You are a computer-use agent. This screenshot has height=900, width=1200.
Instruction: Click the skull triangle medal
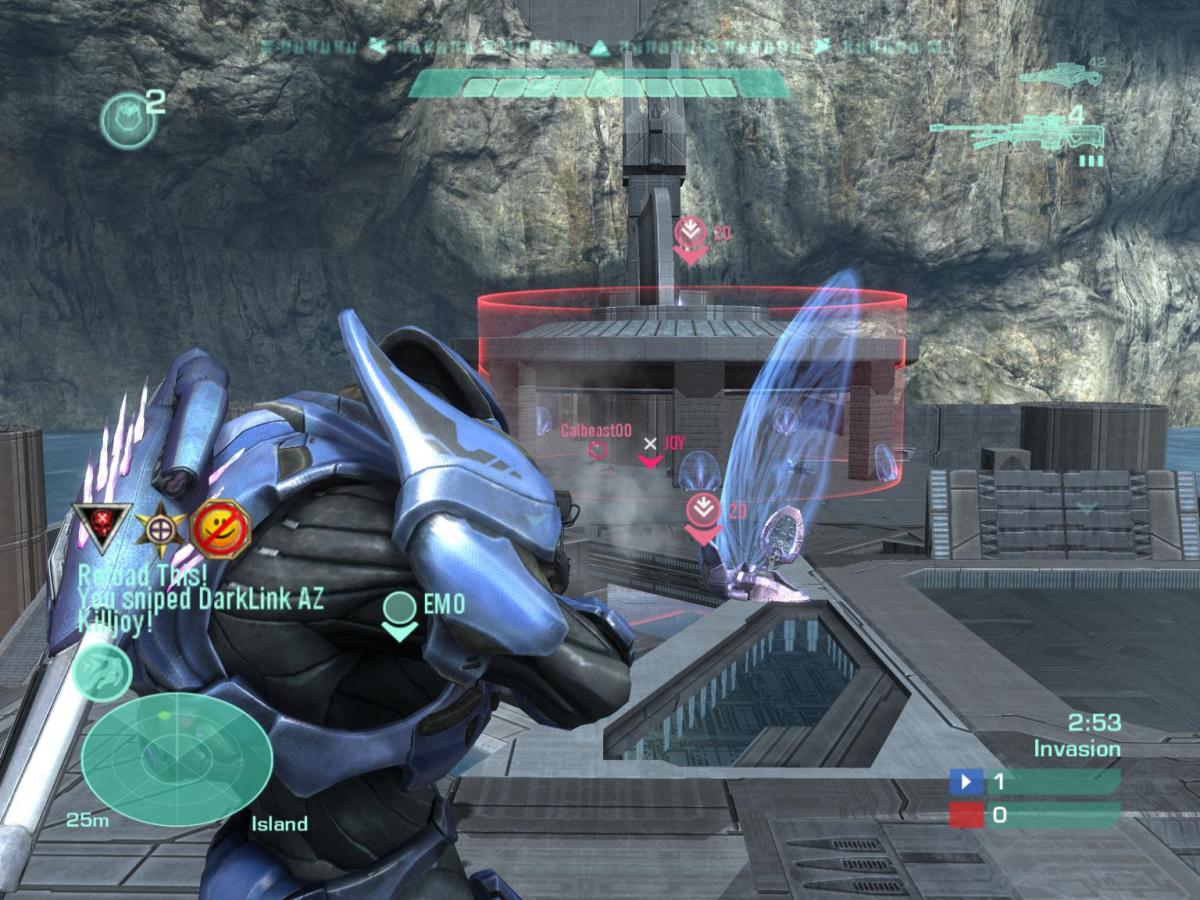click(102, 526)
